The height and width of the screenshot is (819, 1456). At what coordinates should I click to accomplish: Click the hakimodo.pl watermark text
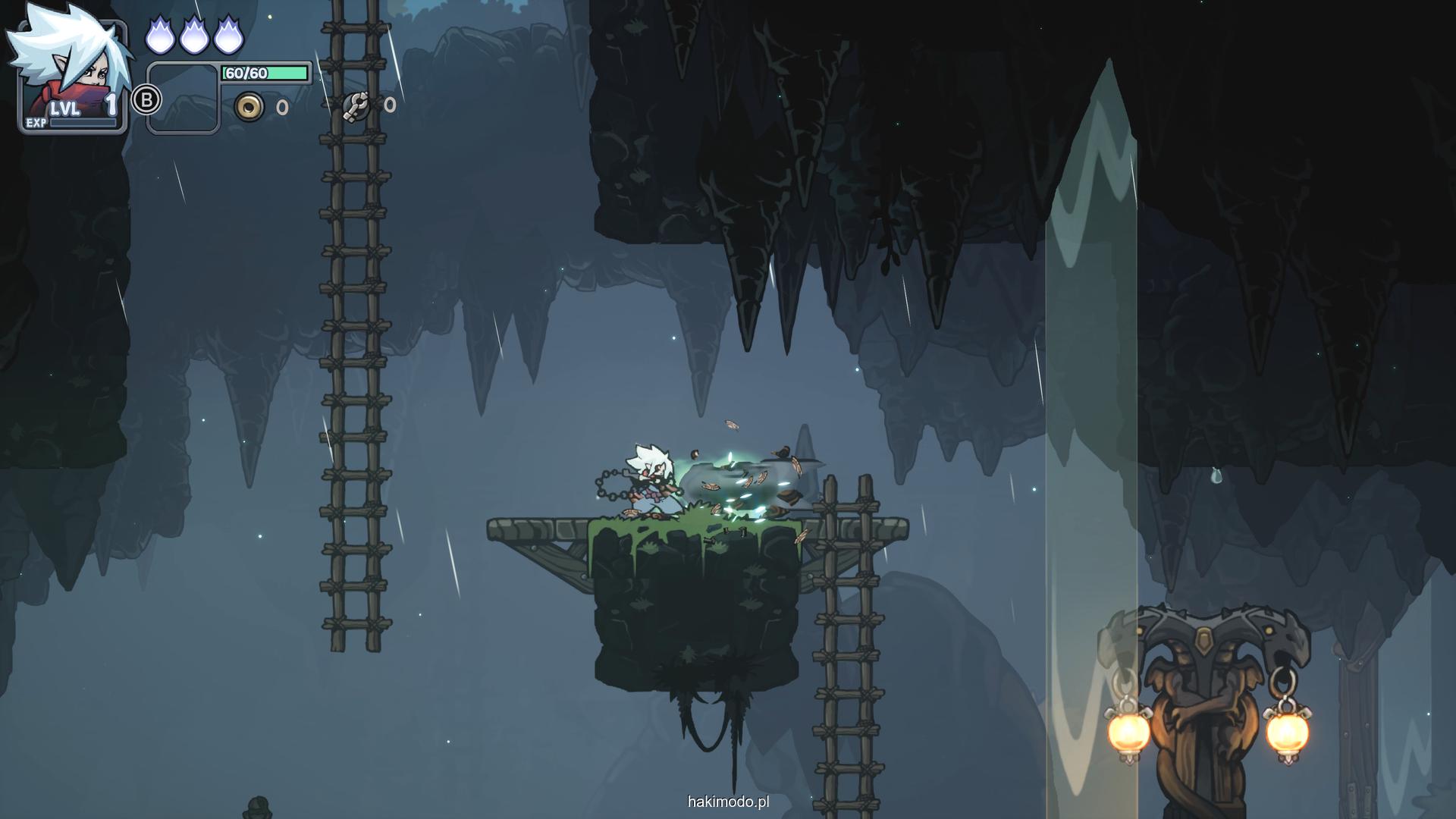click(728, 802)
